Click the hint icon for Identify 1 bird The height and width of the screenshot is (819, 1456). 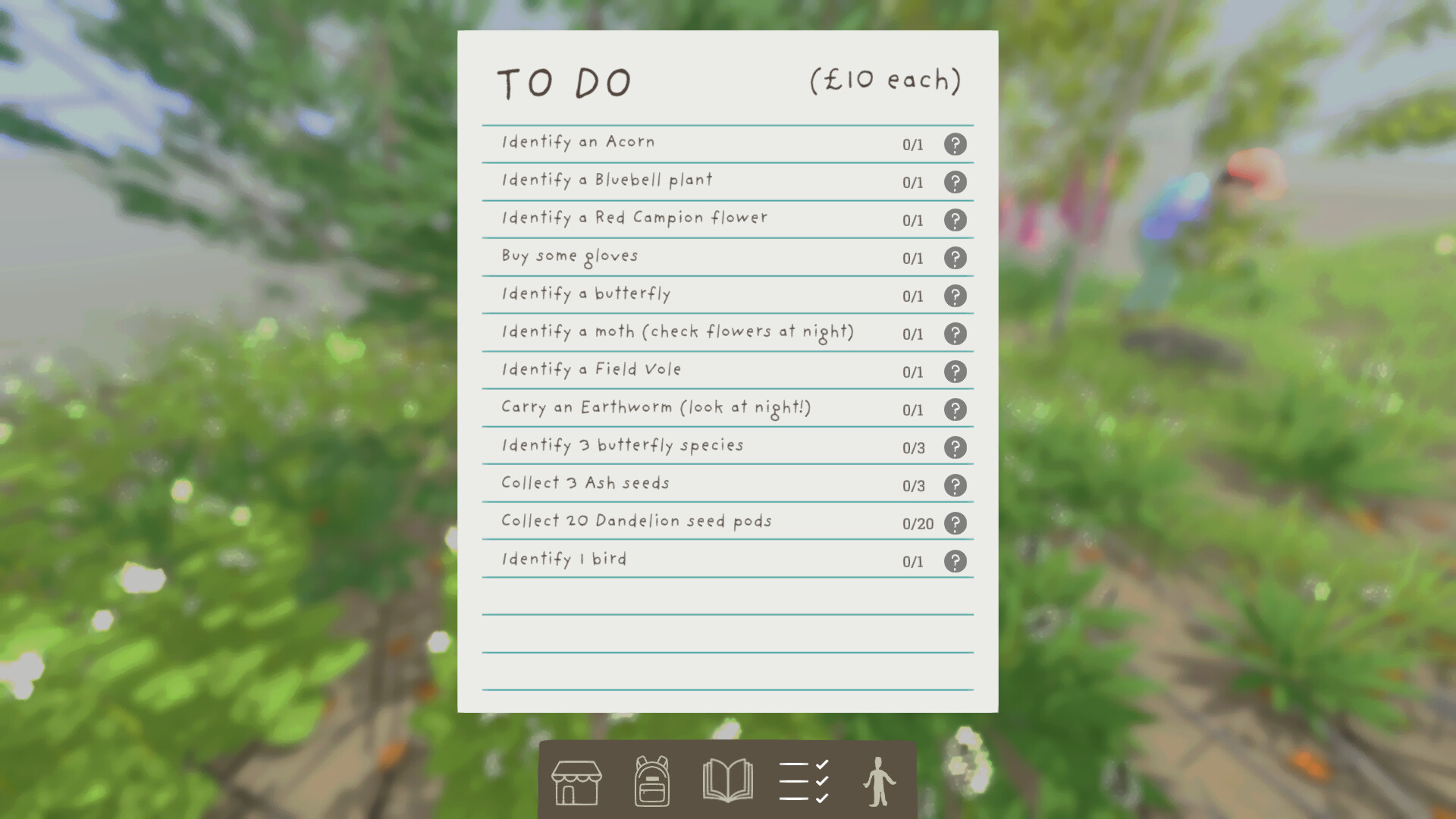click(x=955, y=561)
